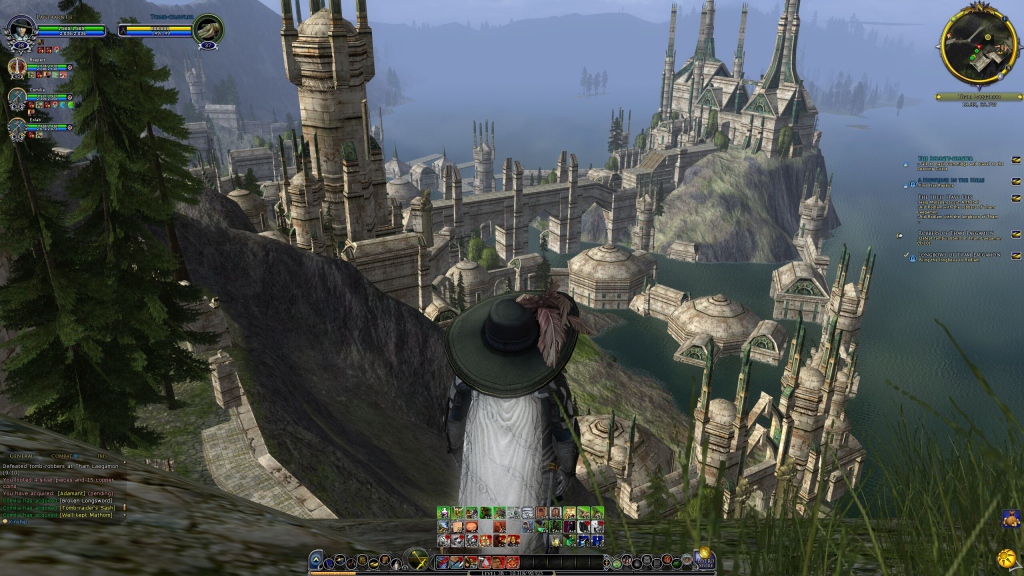Image resolution: width=1024 pixels, height=576 pixels.
Task: Use the first skill on the main quickbar
Action: coord(444,562)
